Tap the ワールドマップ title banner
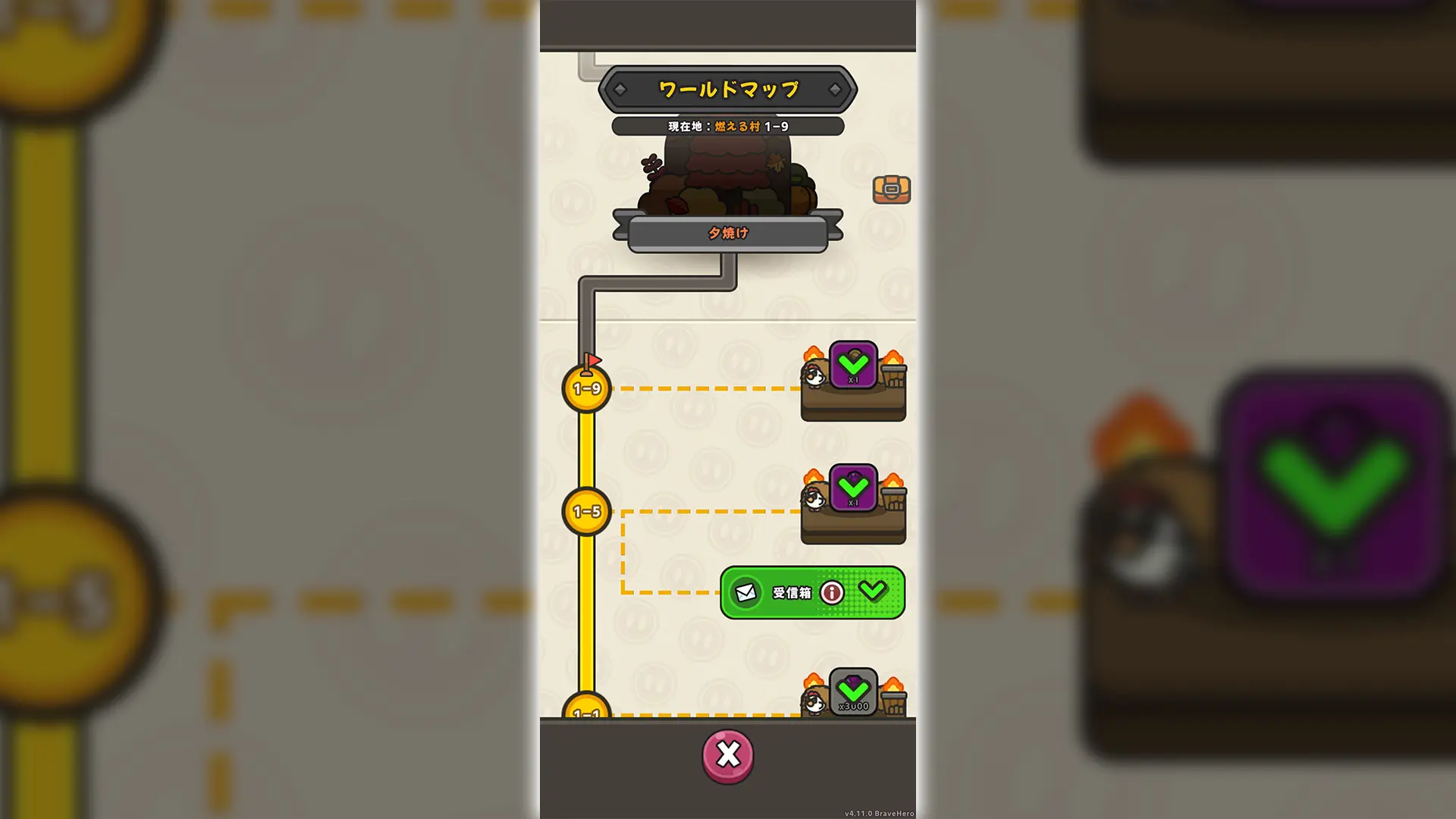The image size is (1456, 819). (x=727, y=87)
